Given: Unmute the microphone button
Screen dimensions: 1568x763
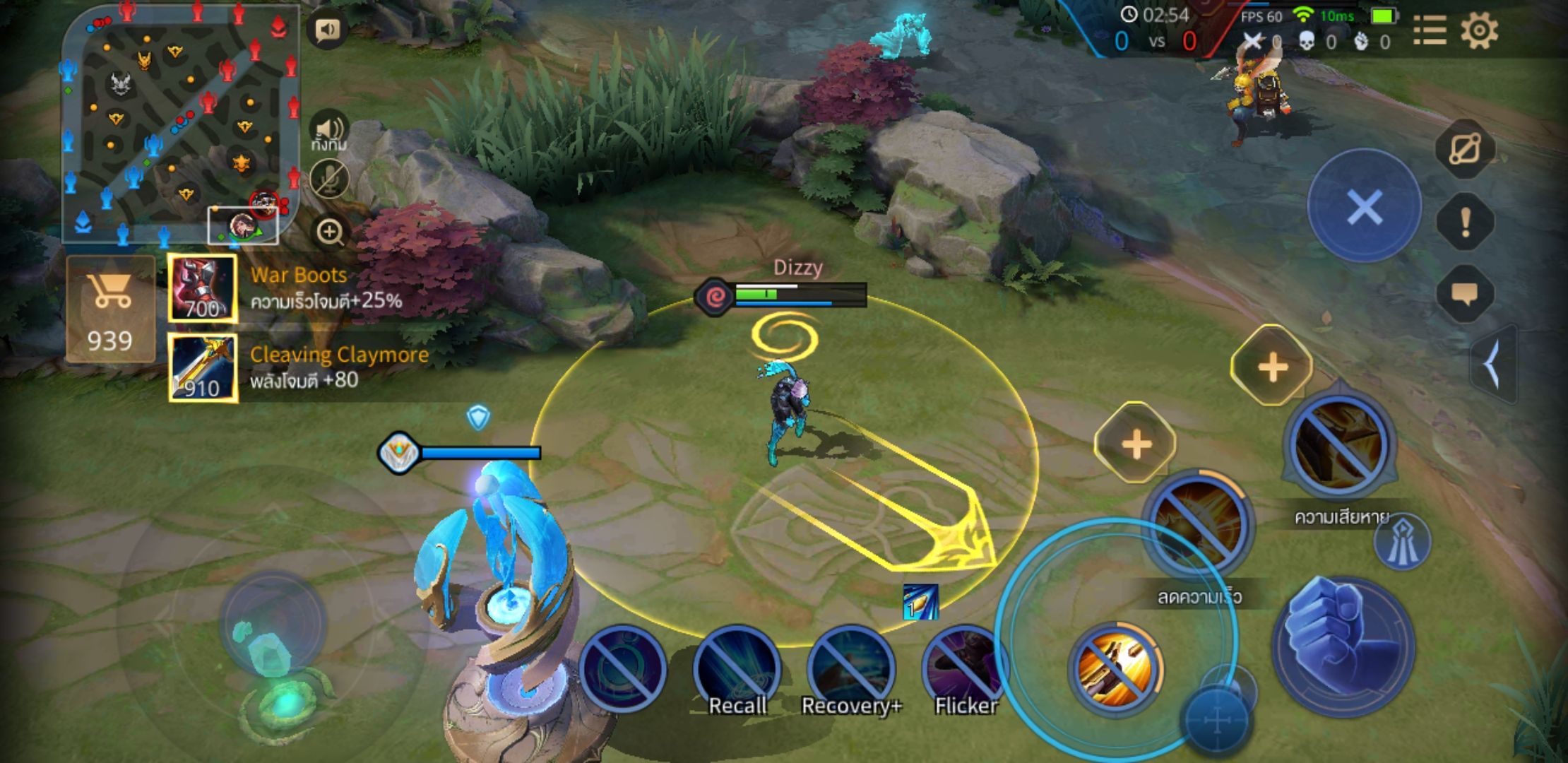Looking at the screenshot, I should coord(329,179).
